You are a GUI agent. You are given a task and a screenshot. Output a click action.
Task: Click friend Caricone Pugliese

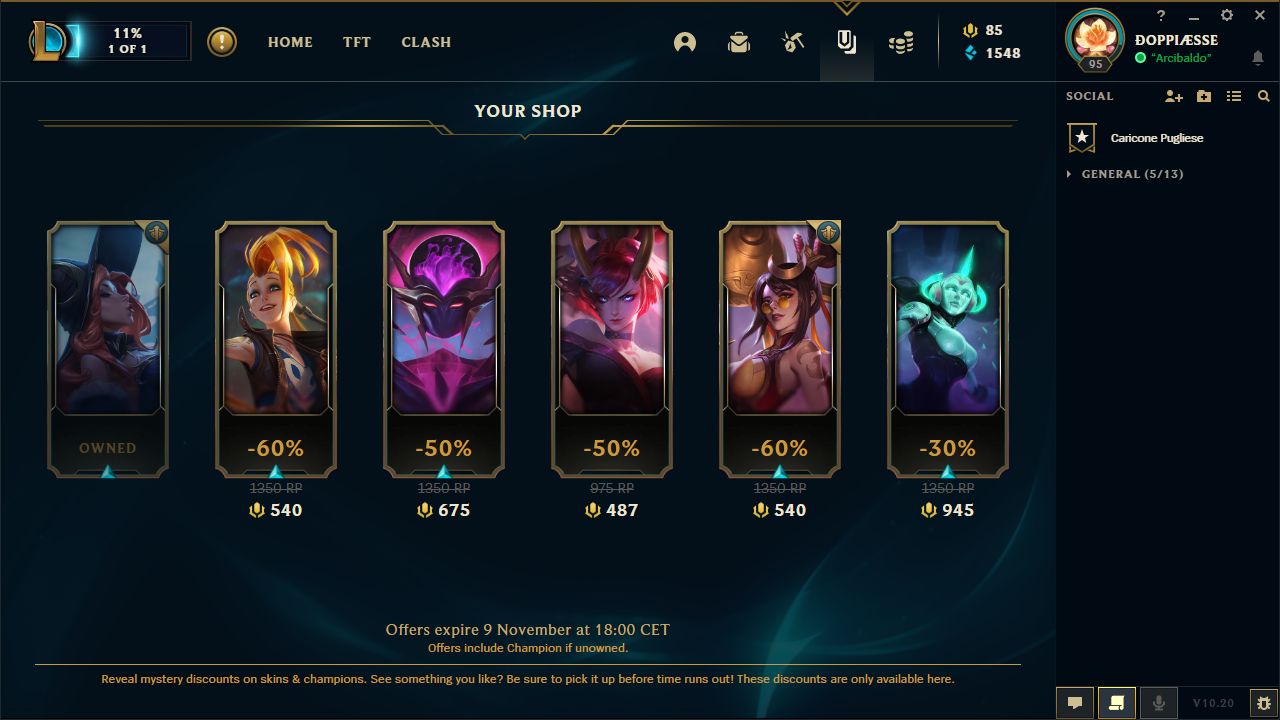(x=1156, y=138)
